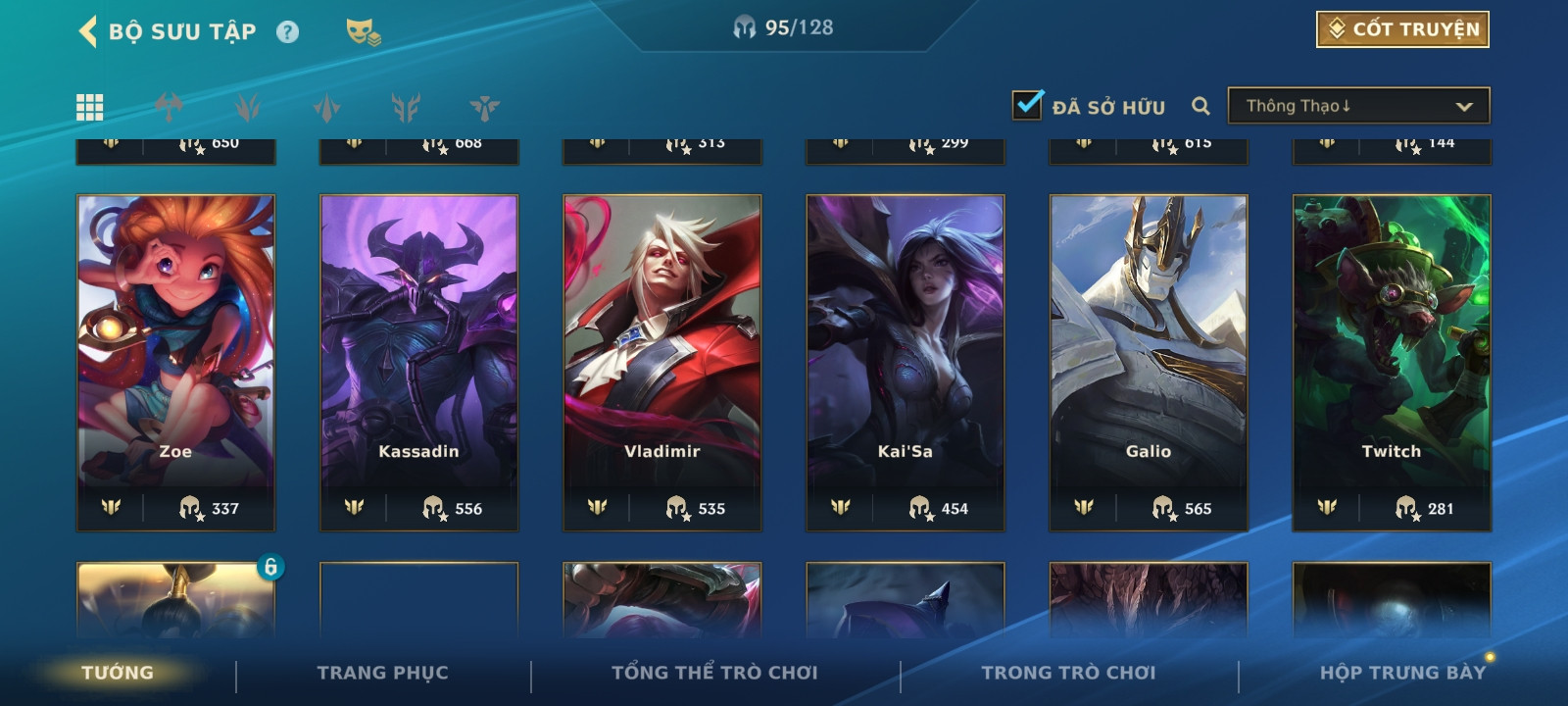1568x706 pixels.
Task: Select the Tướng tab
Action: tap(118, 673)
